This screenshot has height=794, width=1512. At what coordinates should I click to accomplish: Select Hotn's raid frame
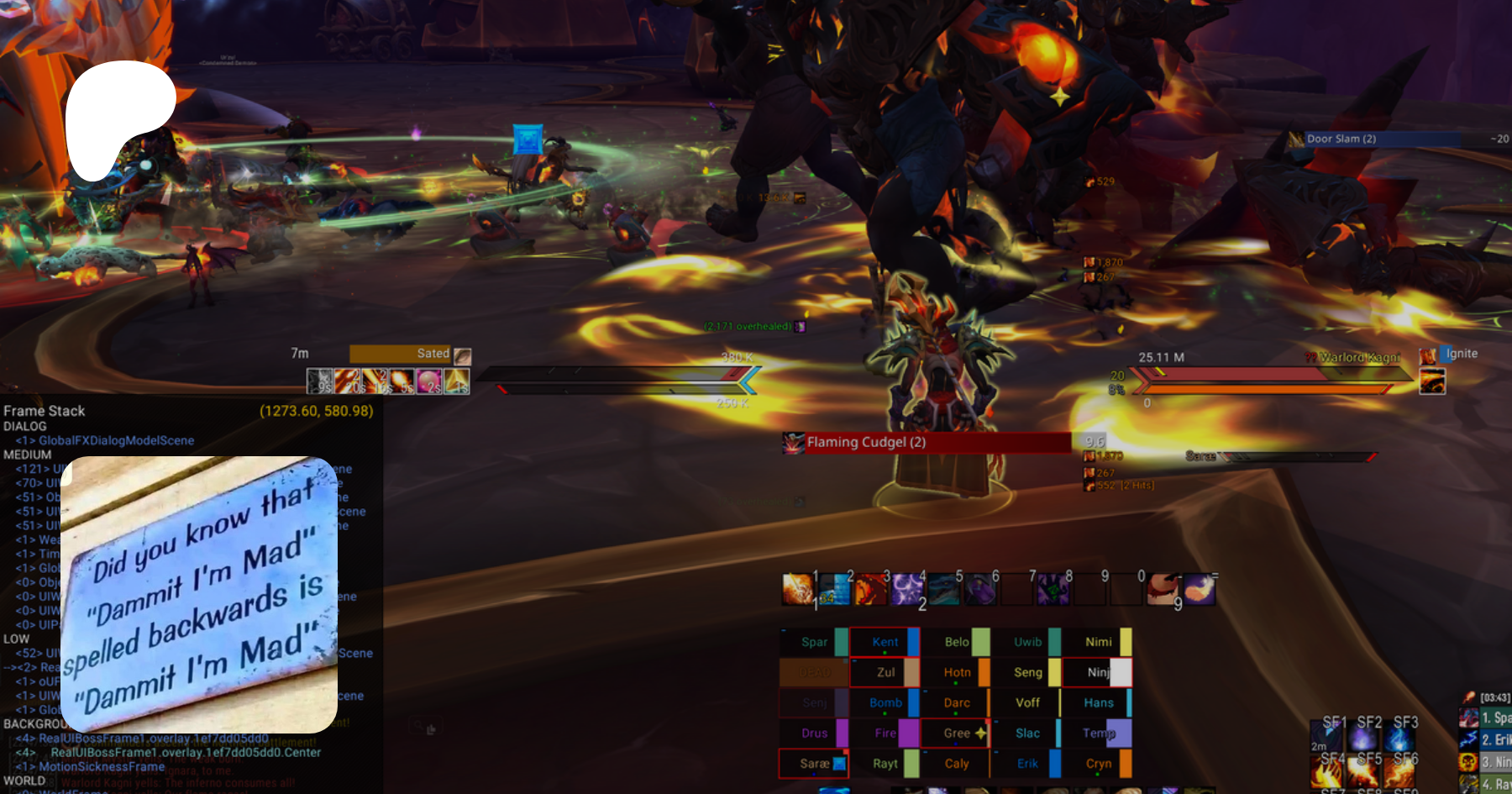(x=956, y=672)
